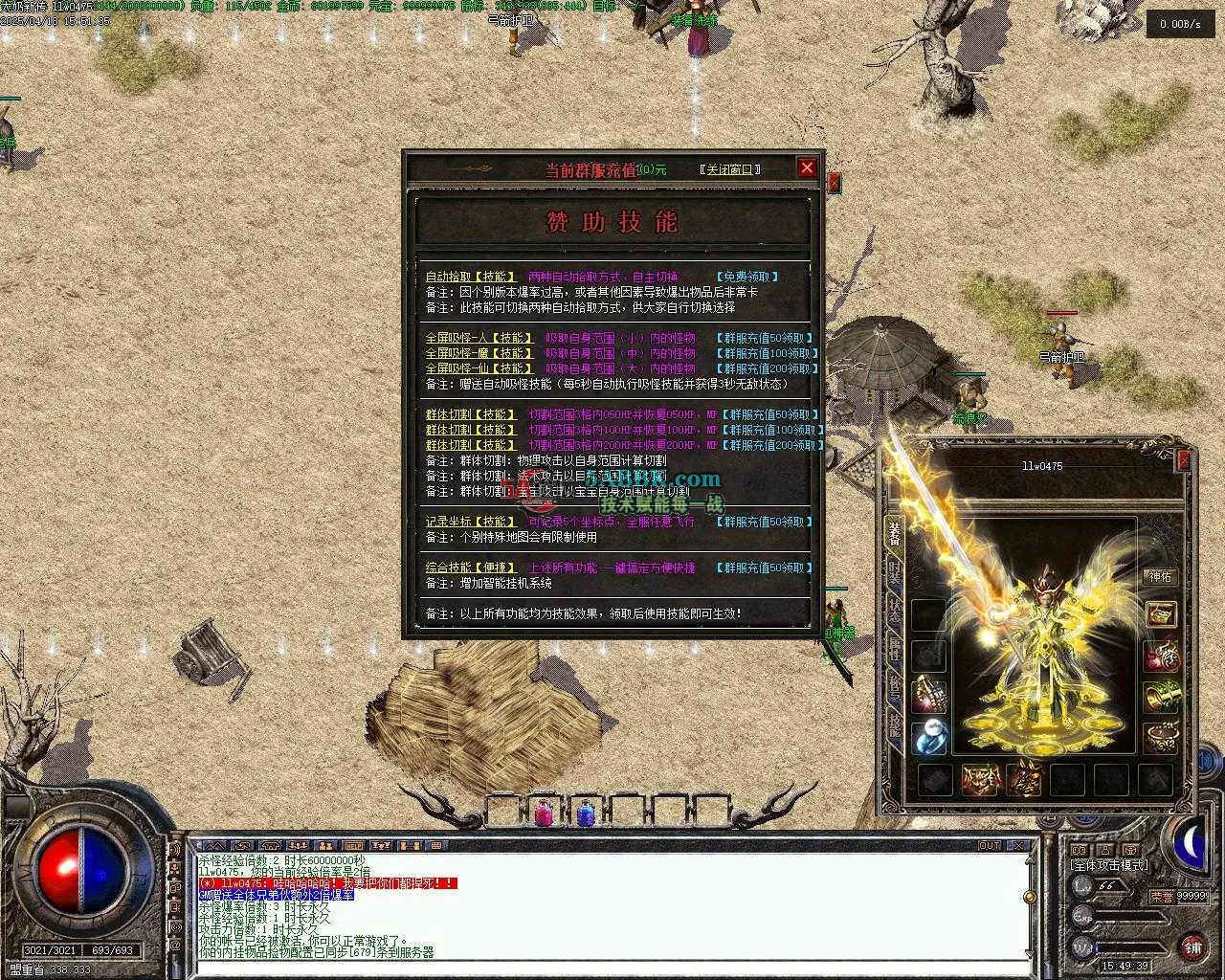Screen dimensions: 1225x980
Task: Show the 属性 attributes tab
Action: tap(894, 649)
